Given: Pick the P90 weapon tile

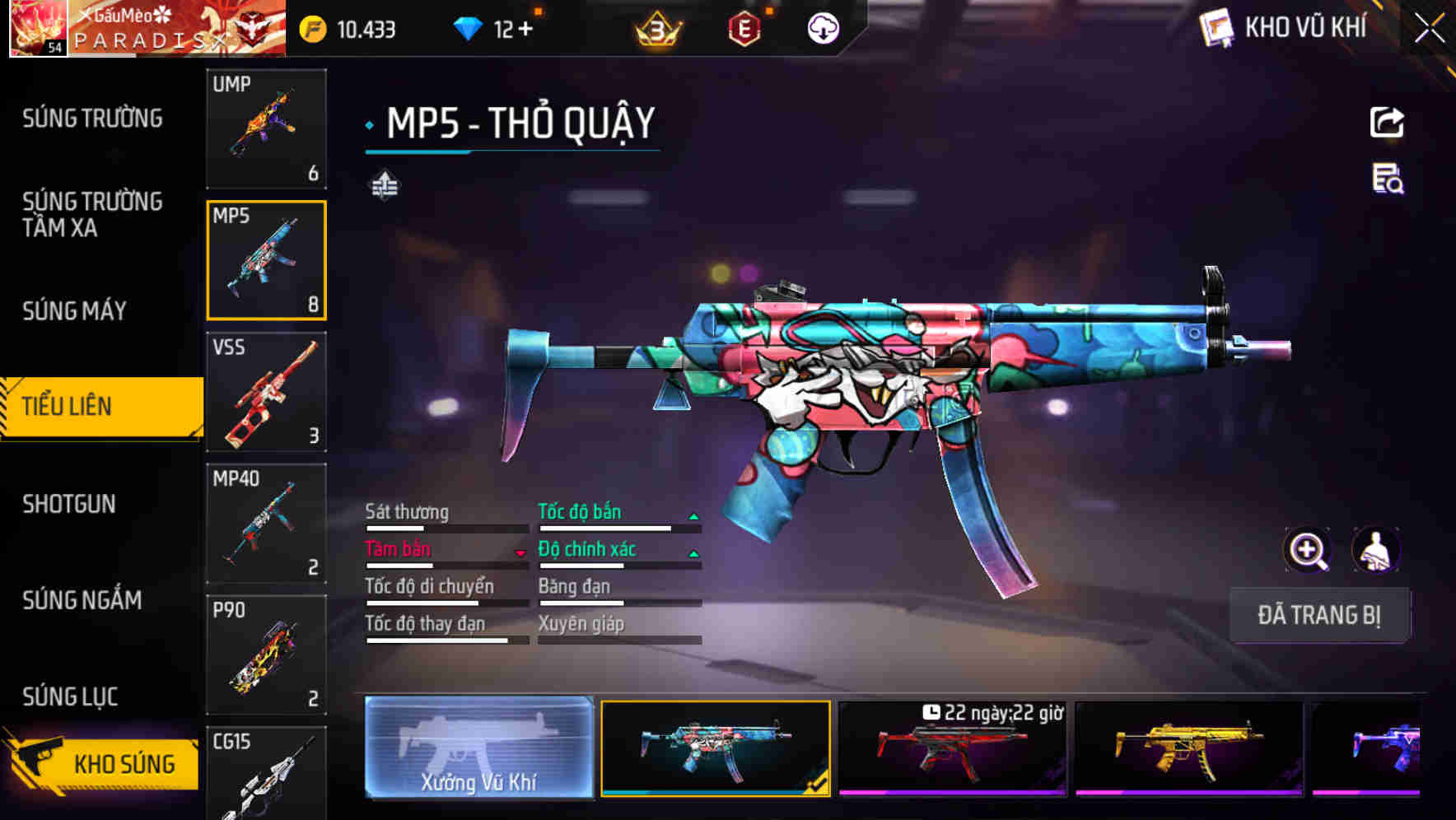Looking at the screenshot, I should point(266,655).
